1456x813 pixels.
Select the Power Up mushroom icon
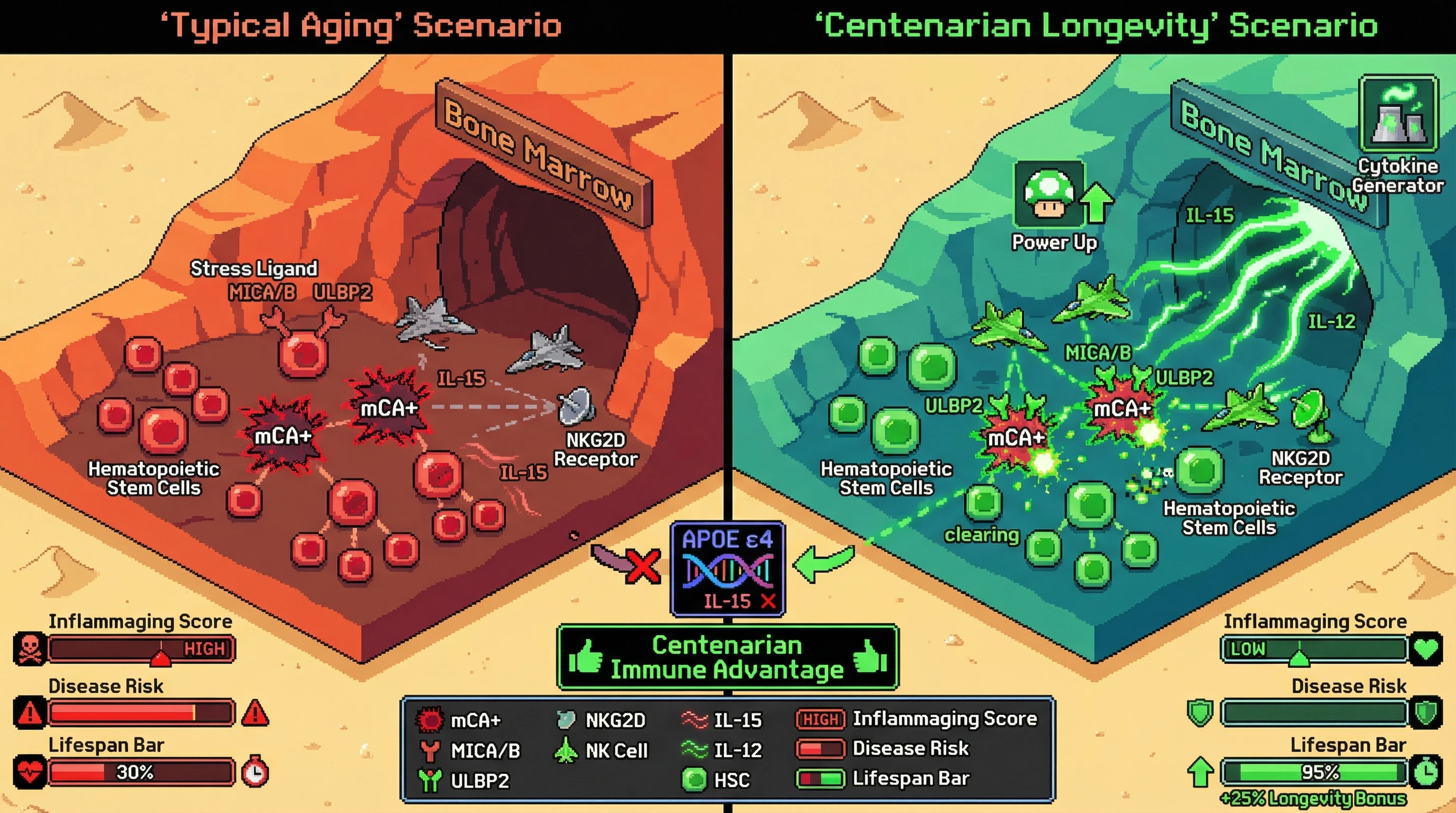pos(1049,194)
